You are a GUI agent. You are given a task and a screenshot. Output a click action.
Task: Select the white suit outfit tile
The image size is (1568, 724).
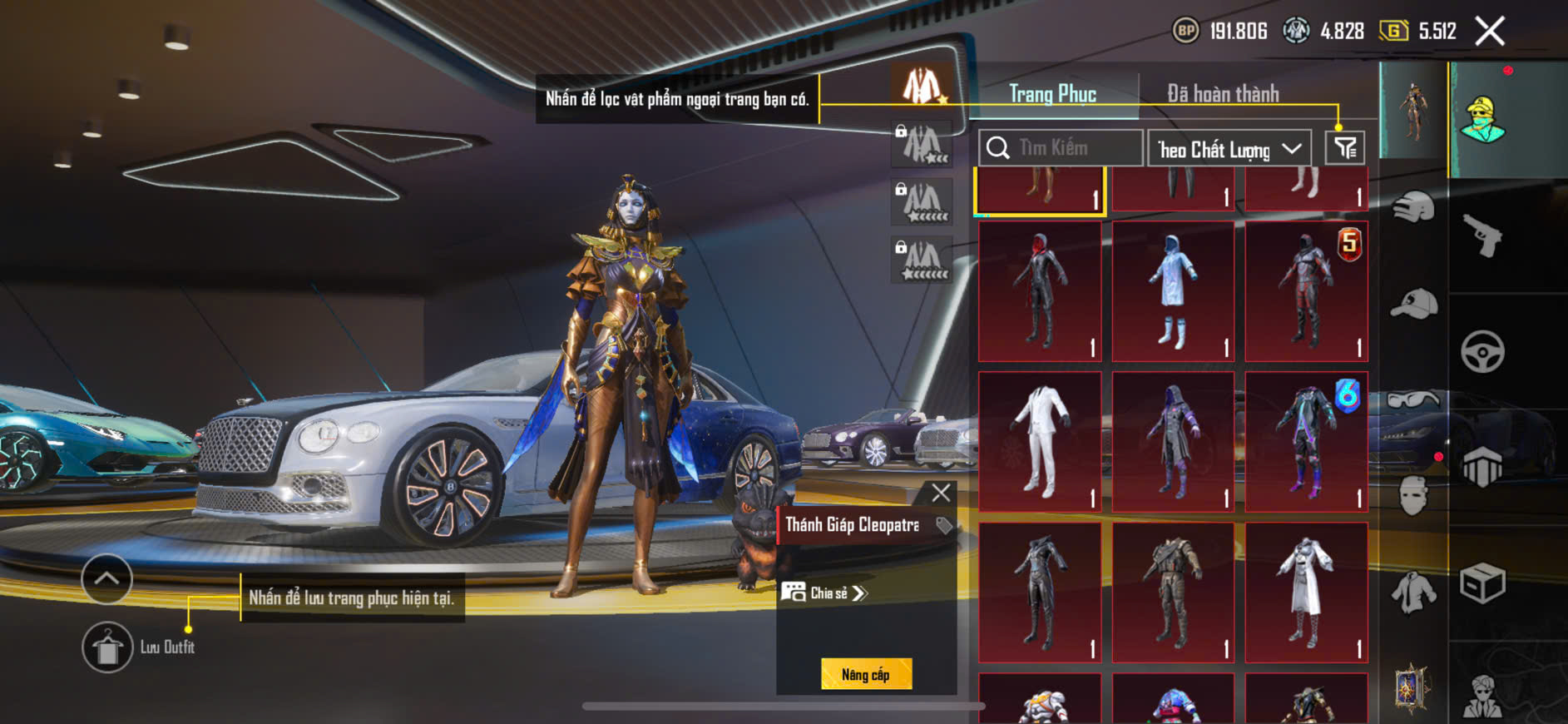[x=1040, y=441]
